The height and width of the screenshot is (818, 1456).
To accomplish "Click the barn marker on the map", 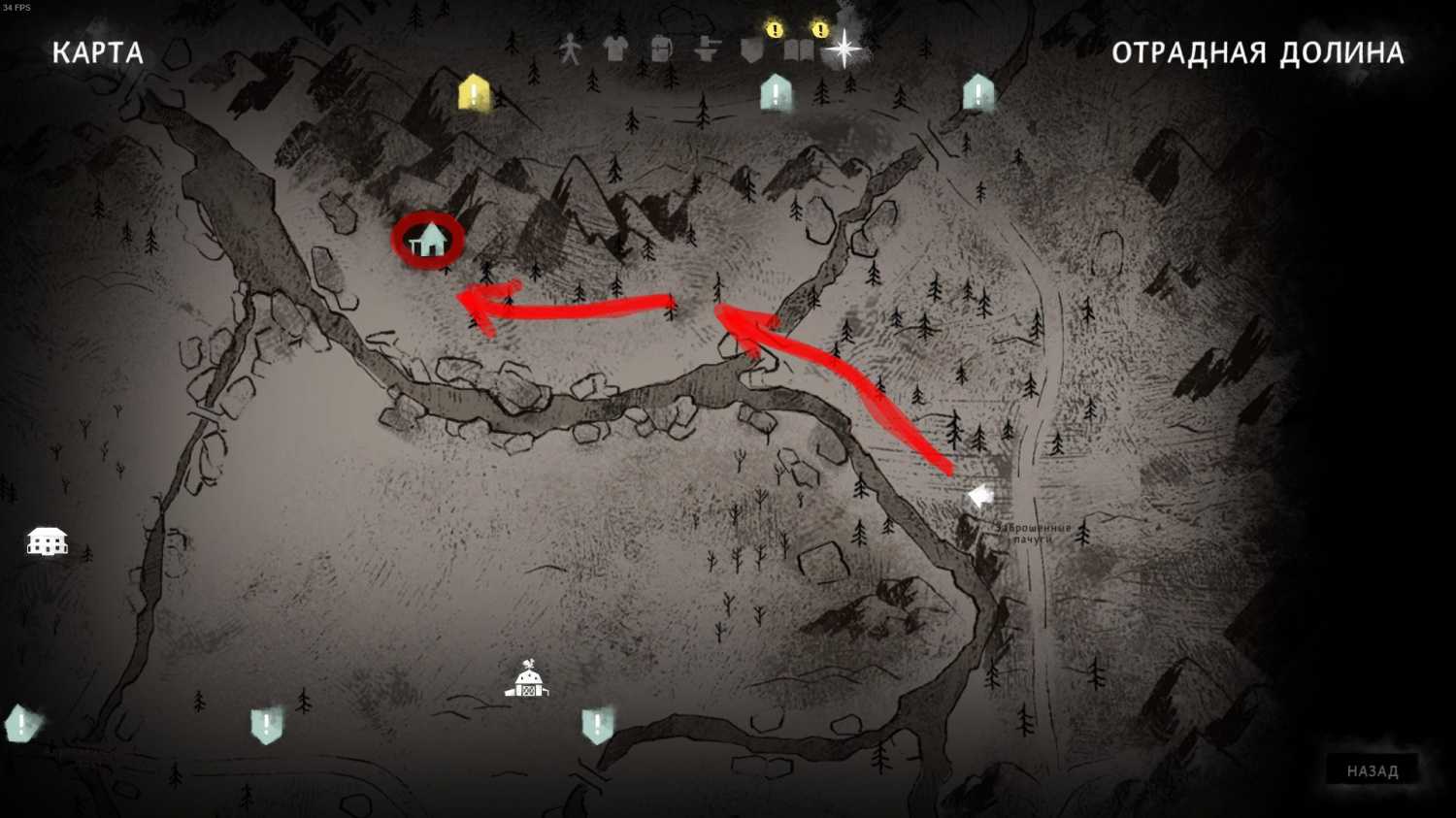I will [527, 680].
